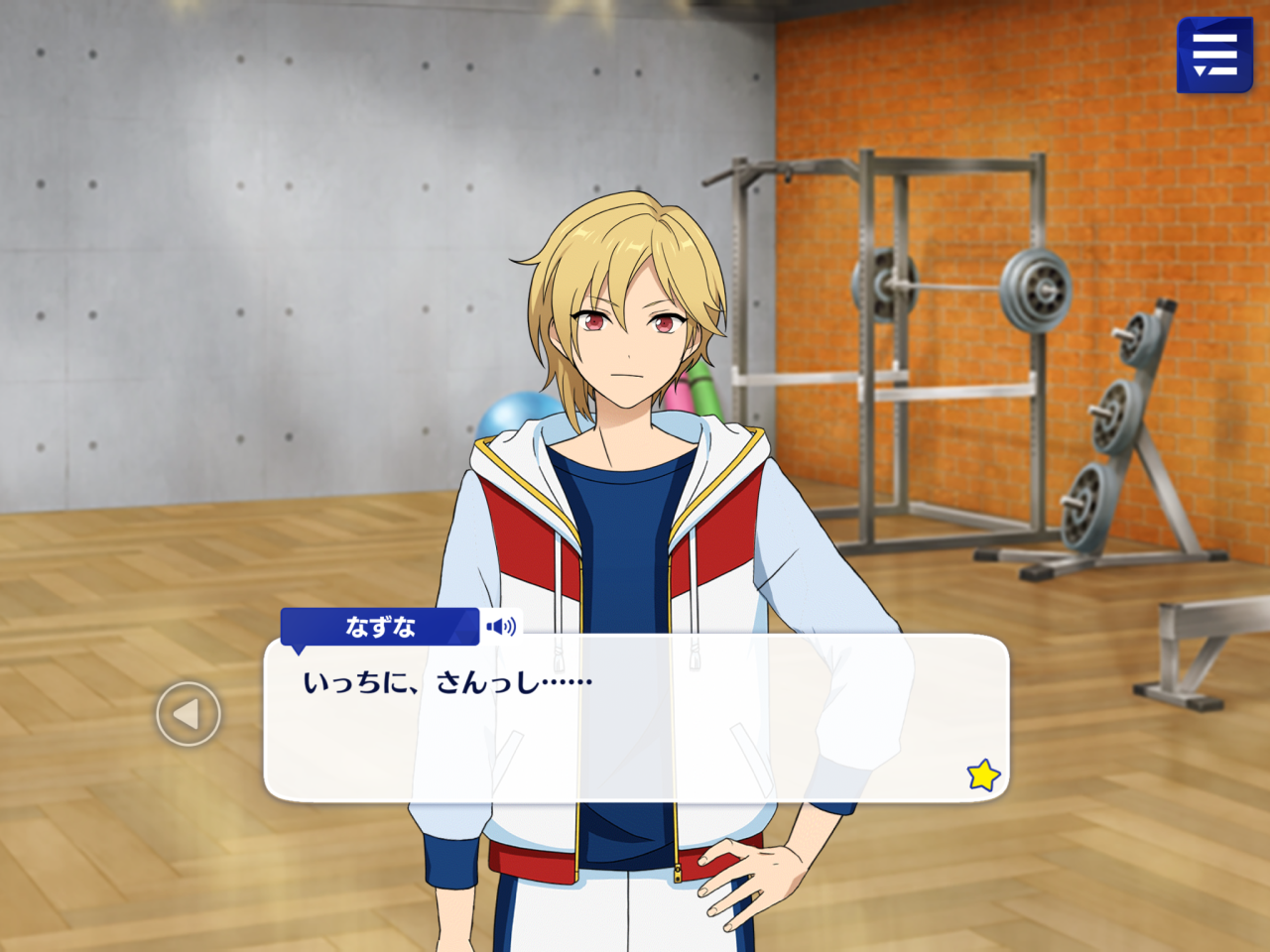
Task: Open the story menu in the corner
Action: click(x=1214, y=56)
